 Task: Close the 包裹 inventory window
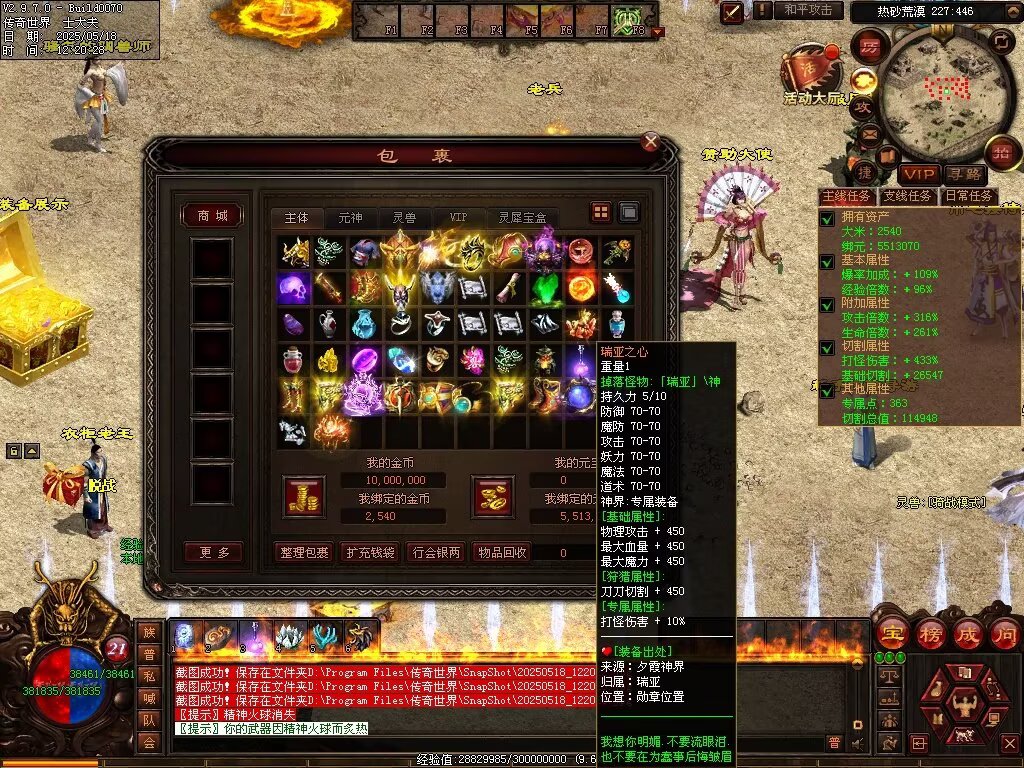651,142
